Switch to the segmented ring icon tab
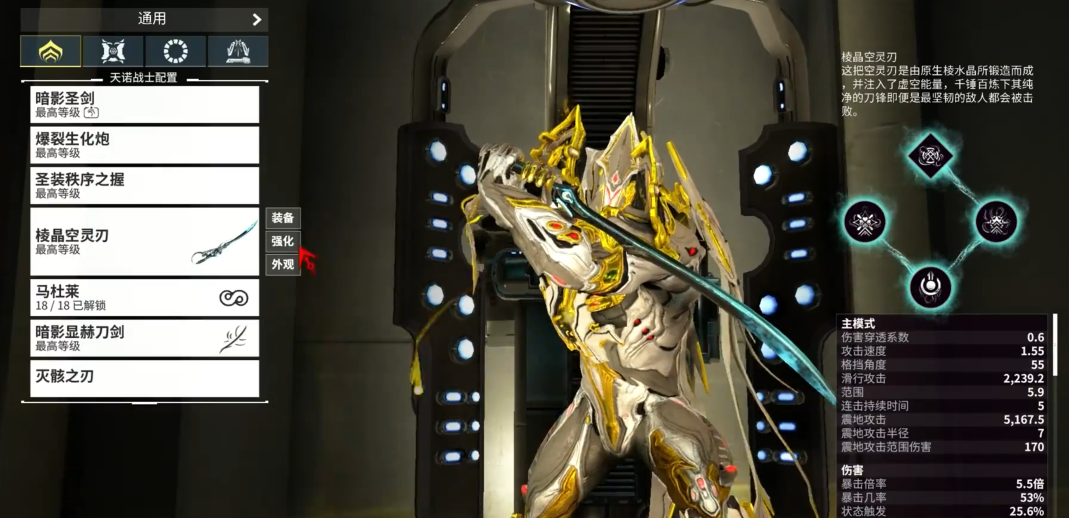The image size is (1069, 518). (176, 51)
